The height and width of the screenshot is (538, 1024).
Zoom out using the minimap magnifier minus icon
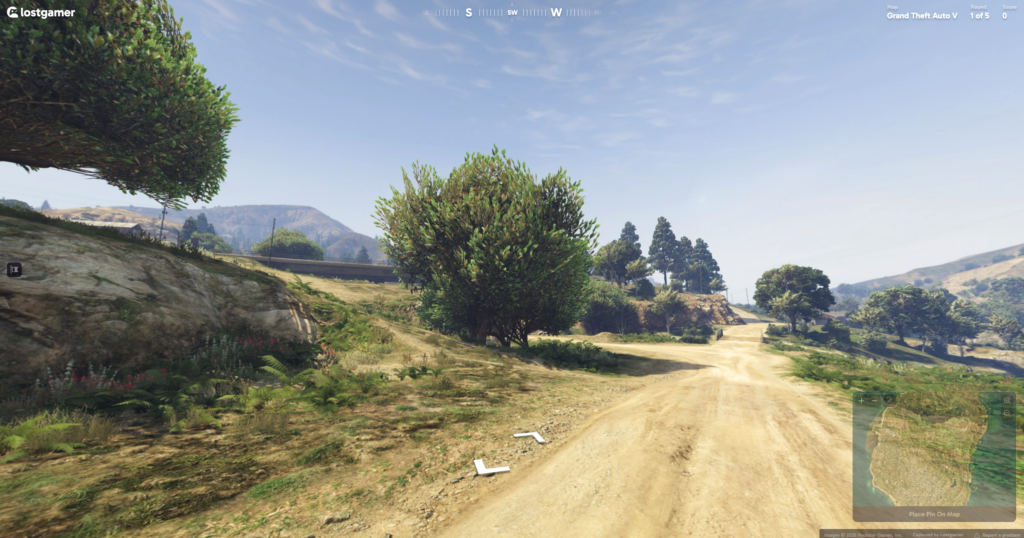(1008, 414)
